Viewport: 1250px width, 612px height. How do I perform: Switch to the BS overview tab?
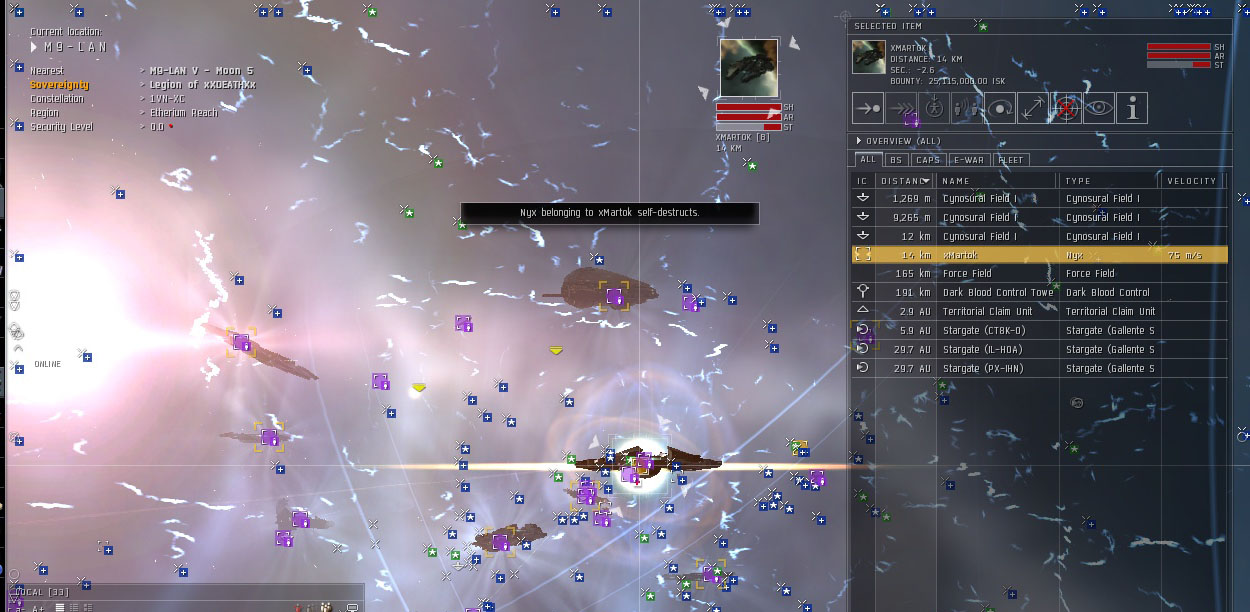895,160
